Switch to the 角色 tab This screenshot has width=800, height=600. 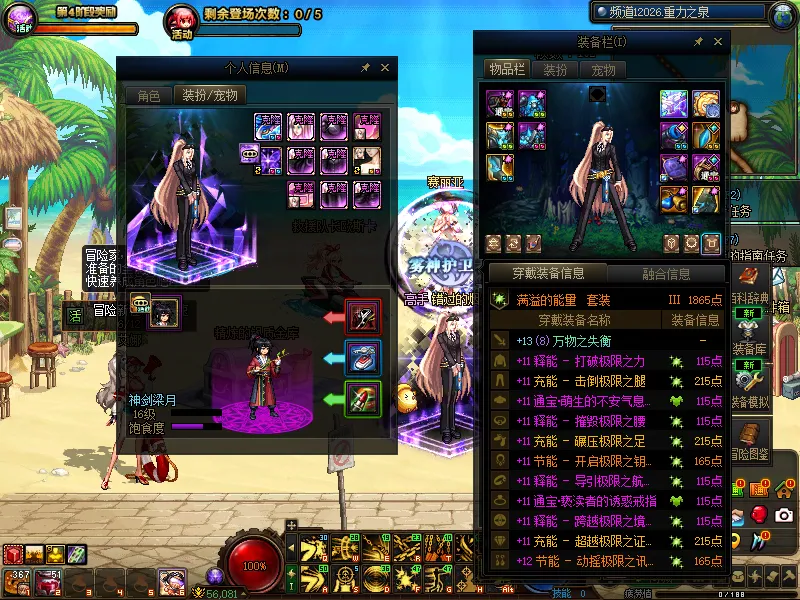coord(148,96)
